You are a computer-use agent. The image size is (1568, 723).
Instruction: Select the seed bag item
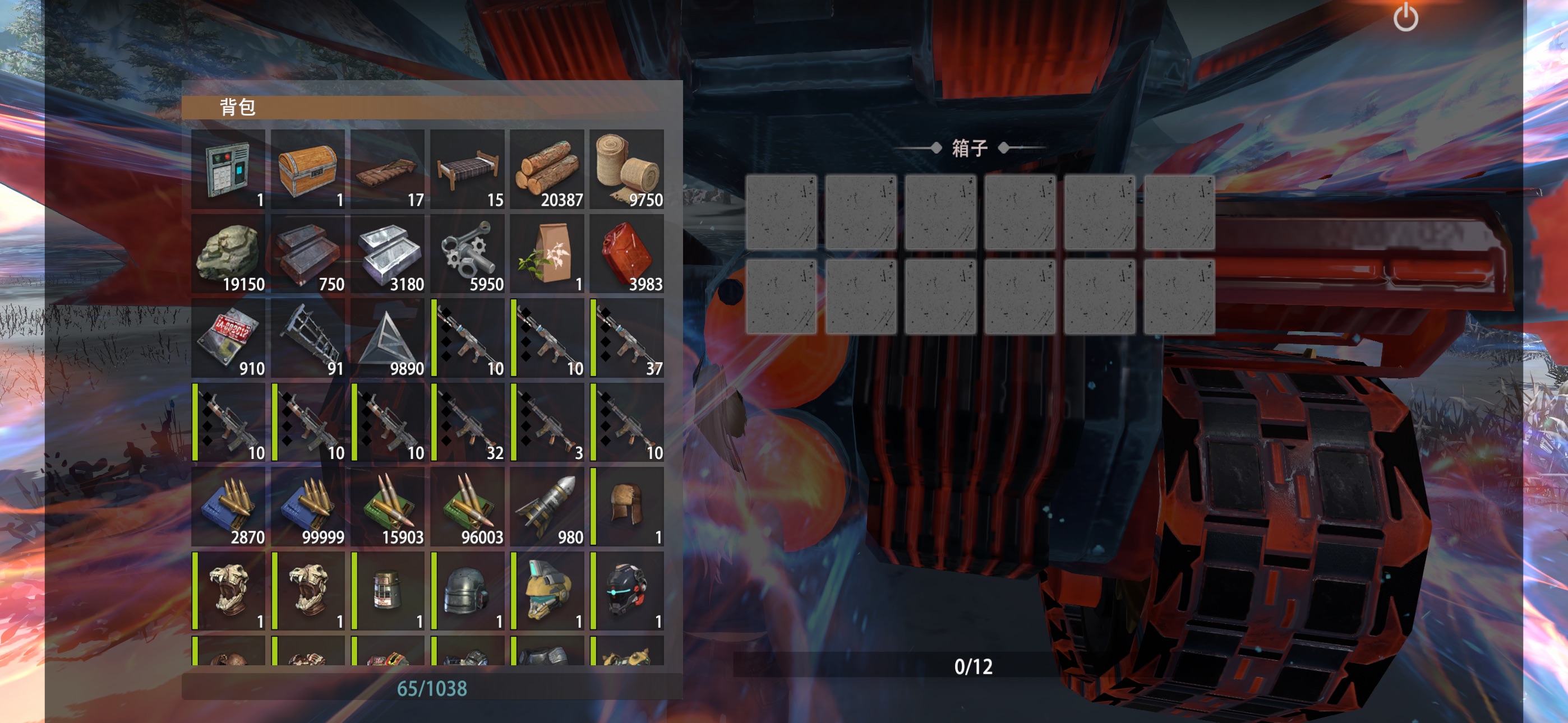coord(547,254)
